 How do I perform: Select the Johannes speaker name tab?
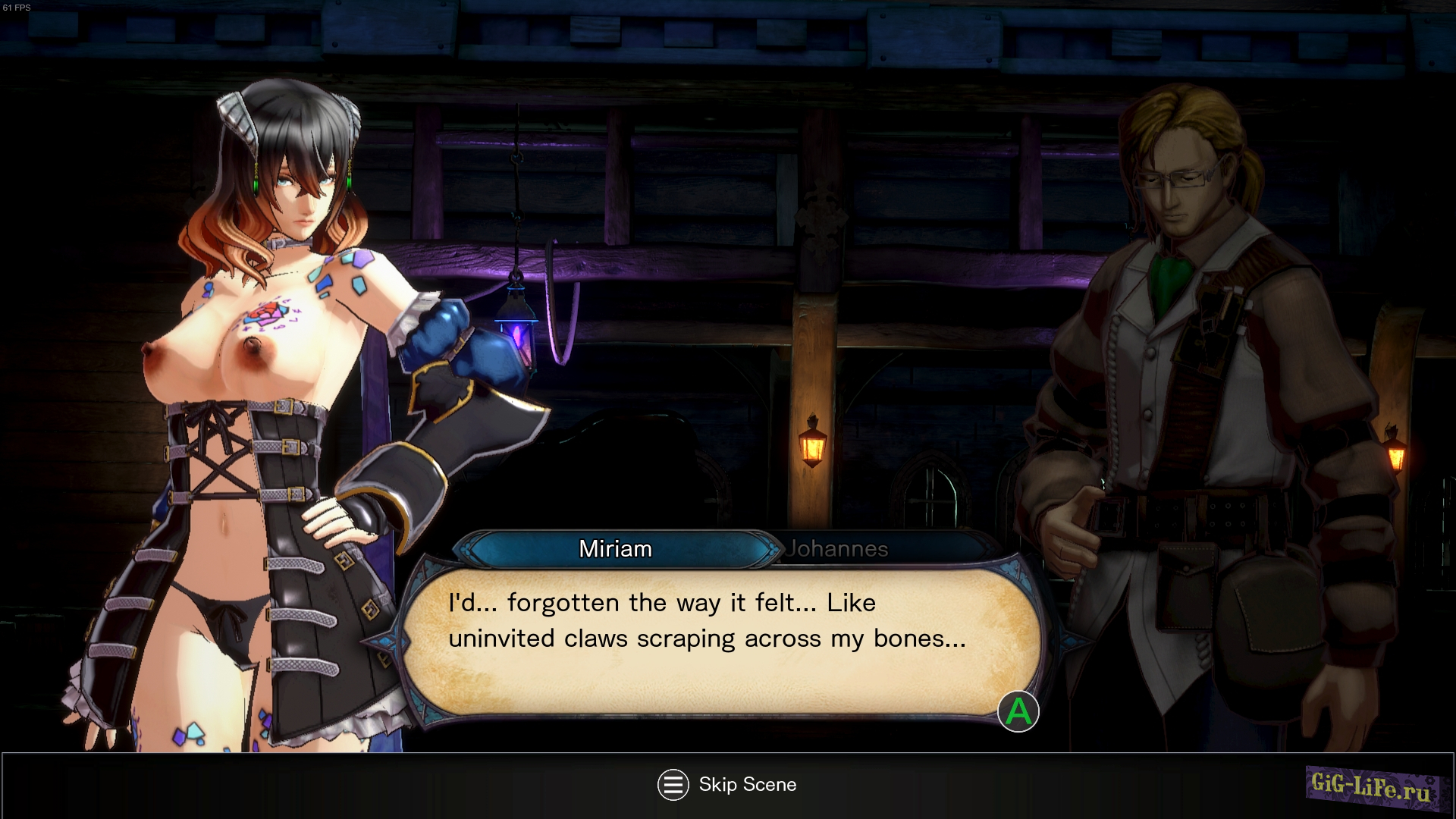[x=836, y=549]
